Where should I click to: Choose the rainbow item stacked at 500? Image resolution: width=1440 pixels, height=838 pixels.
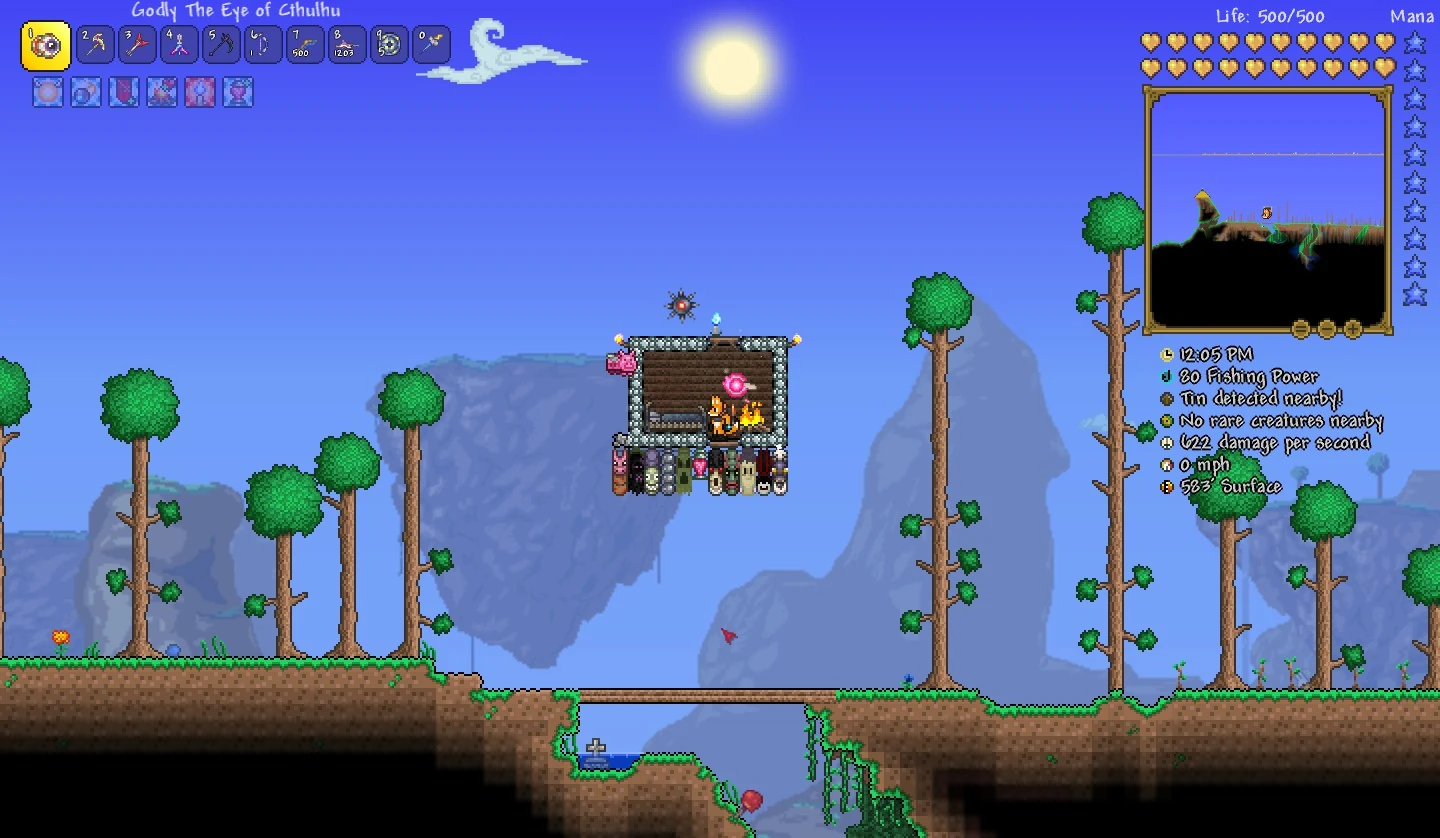pos(305,45)
